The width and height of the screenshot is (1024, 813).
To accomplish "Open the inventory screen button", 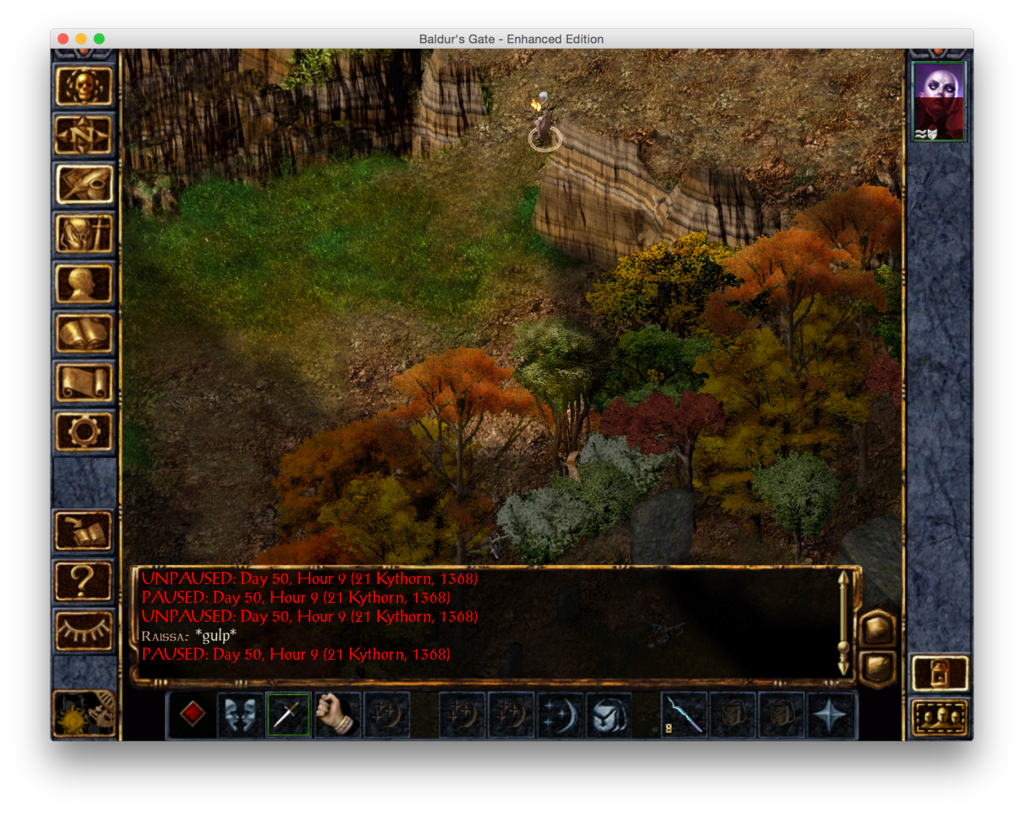I will (x=84, y=234).
